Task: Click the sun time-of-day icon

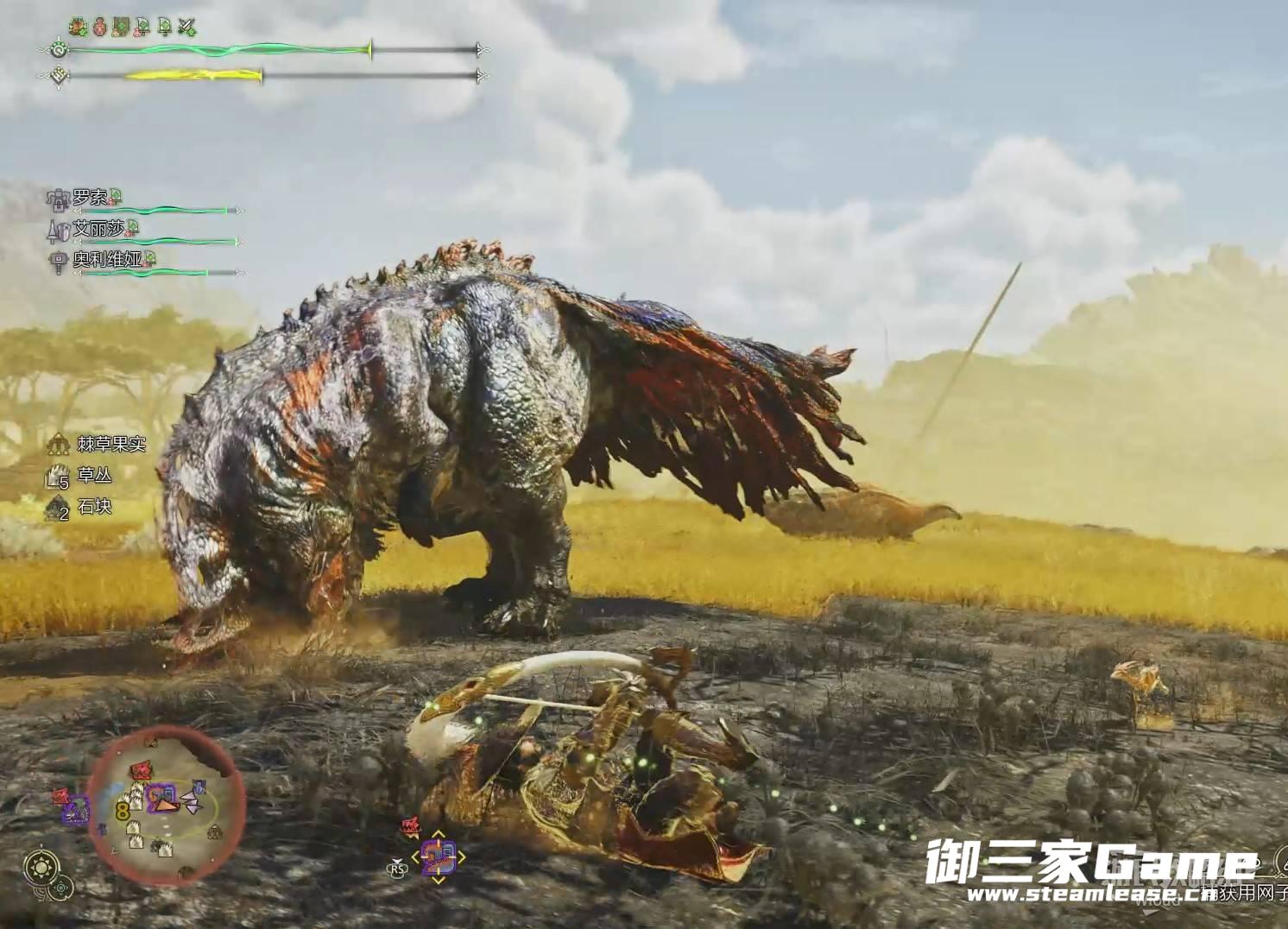Action: 41,866
